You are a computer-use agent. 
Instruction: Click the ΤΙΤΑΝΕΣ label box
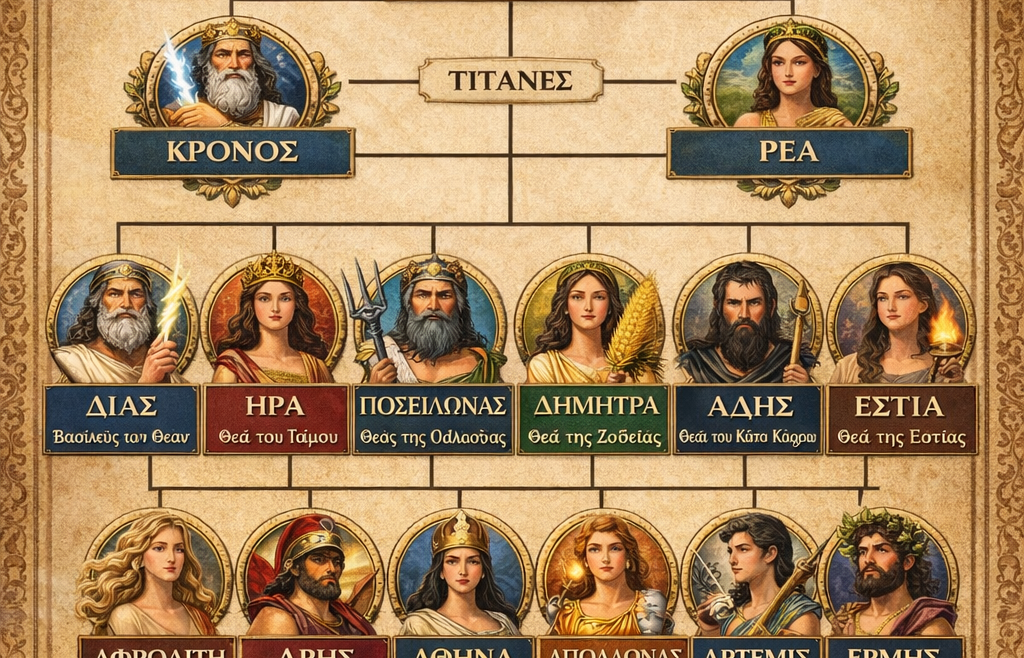click(510, 81)
